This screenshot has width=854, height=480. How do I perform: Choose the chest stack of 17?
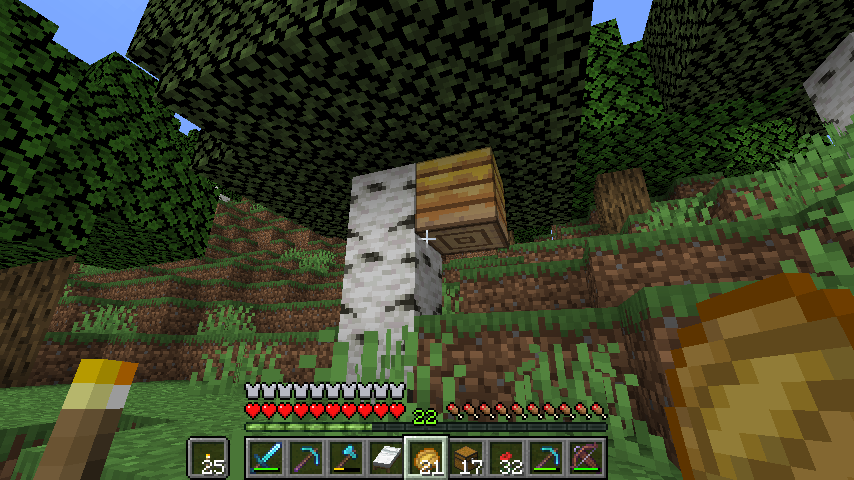coord(465,458)
